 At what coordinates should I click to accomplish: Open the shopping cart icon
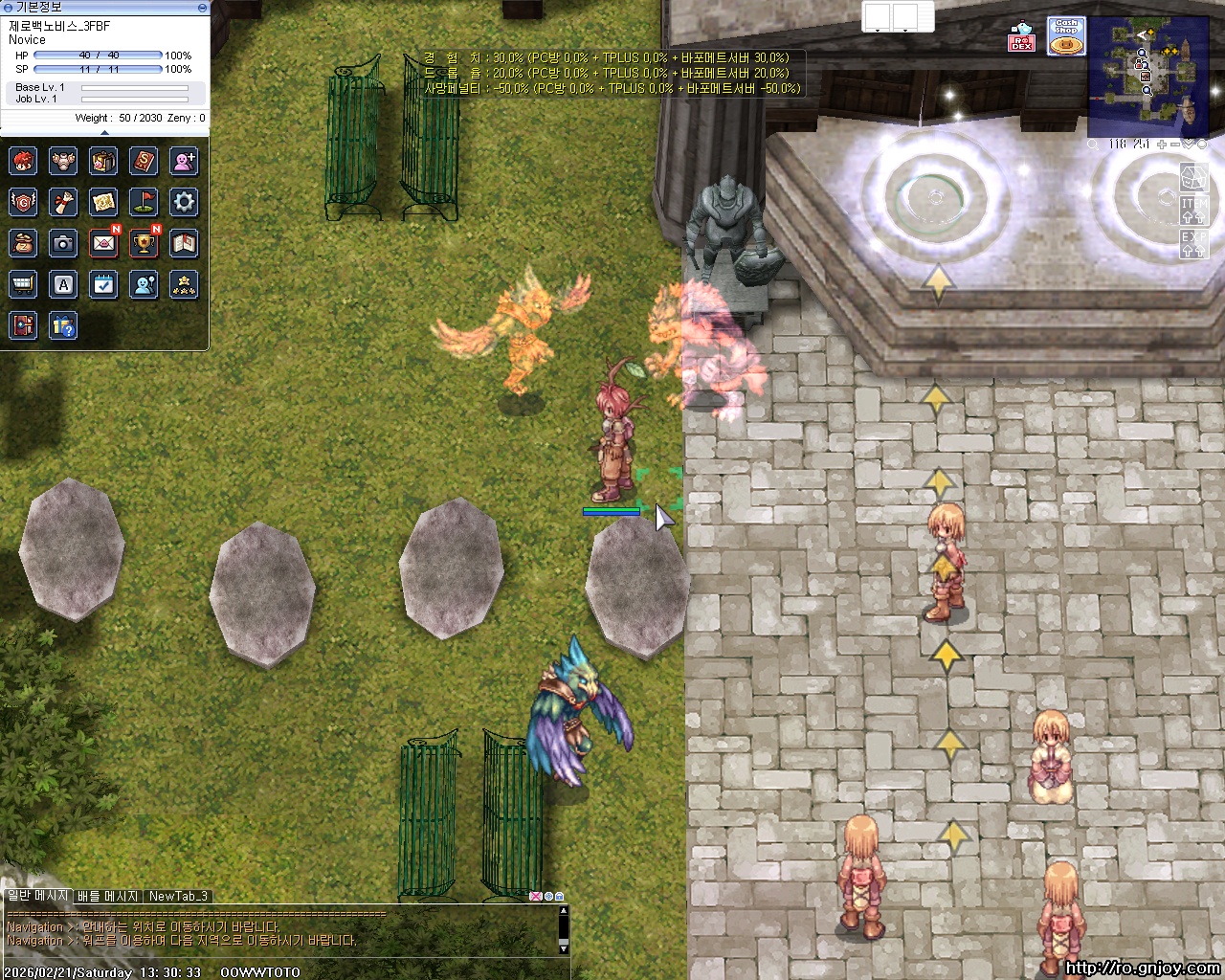23,284
